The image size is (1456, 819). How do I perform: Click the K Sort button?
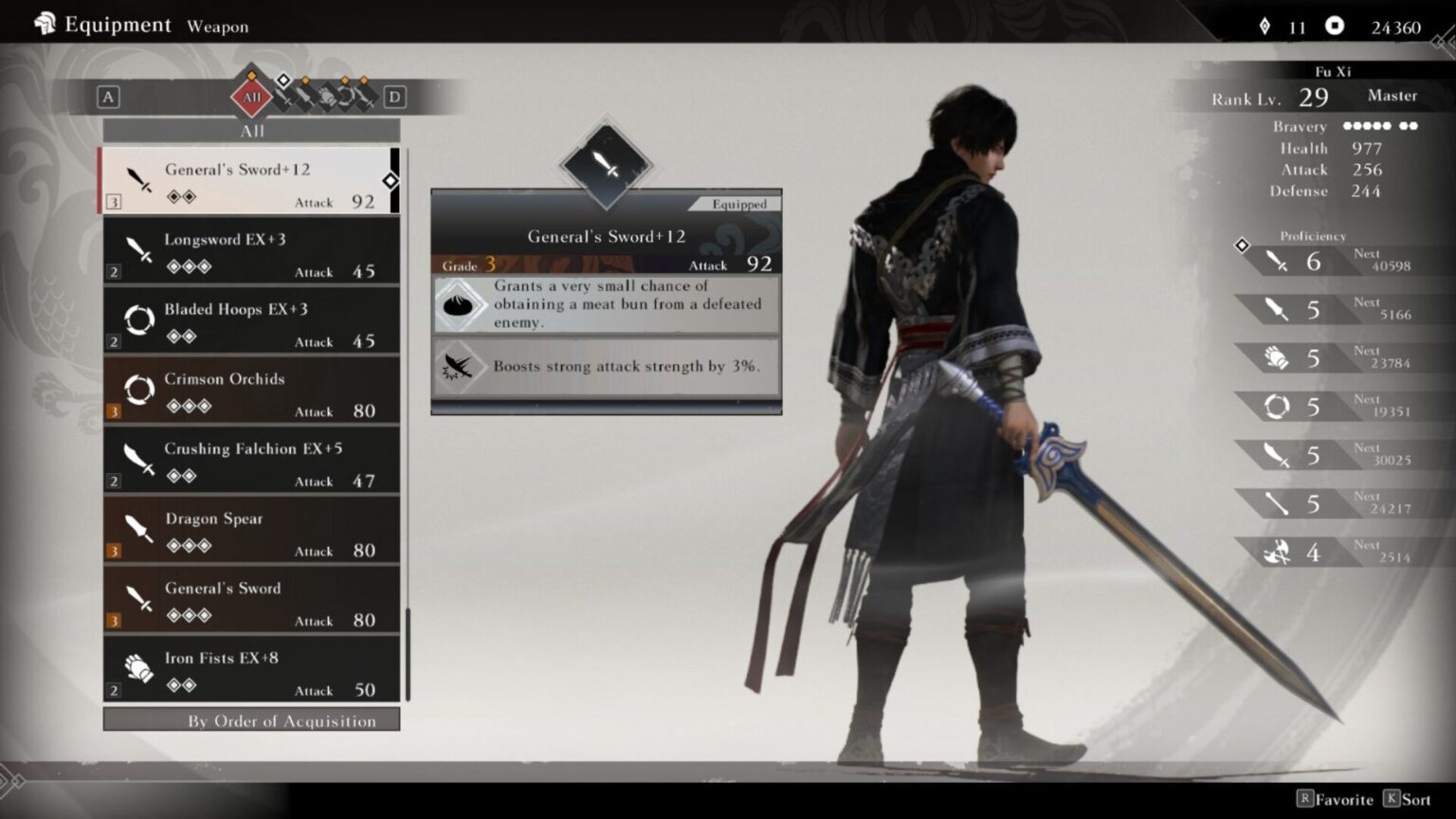click(1405, 799)
